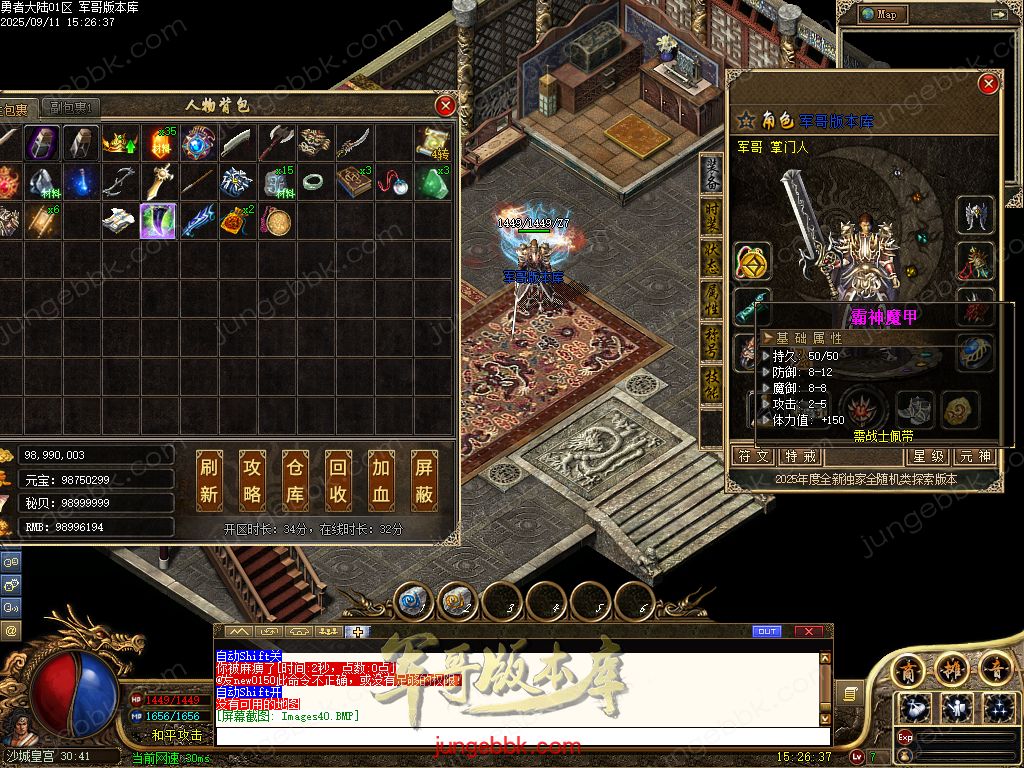The width and height of the screenshot is (1024, 768).
Task: Click the 回收 recycle button
Action: (338, 480)
